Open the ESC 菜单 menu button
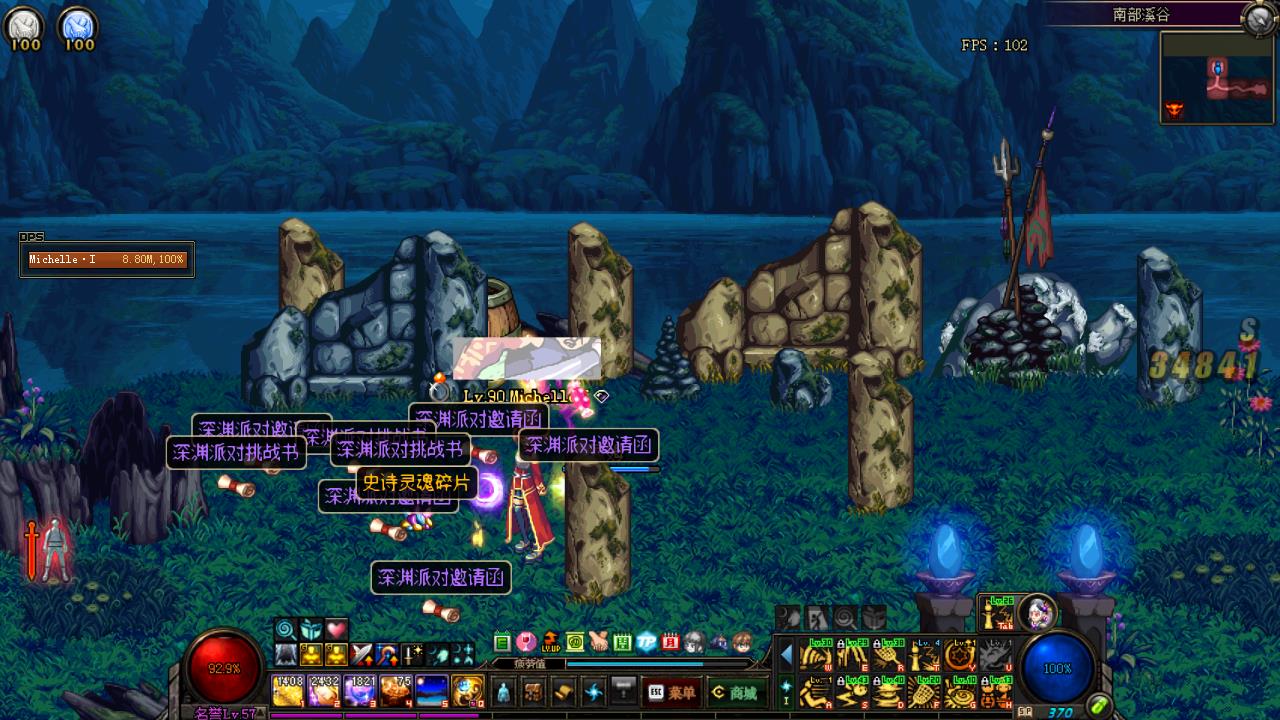Screen dimensions: 1280x720 671,692
